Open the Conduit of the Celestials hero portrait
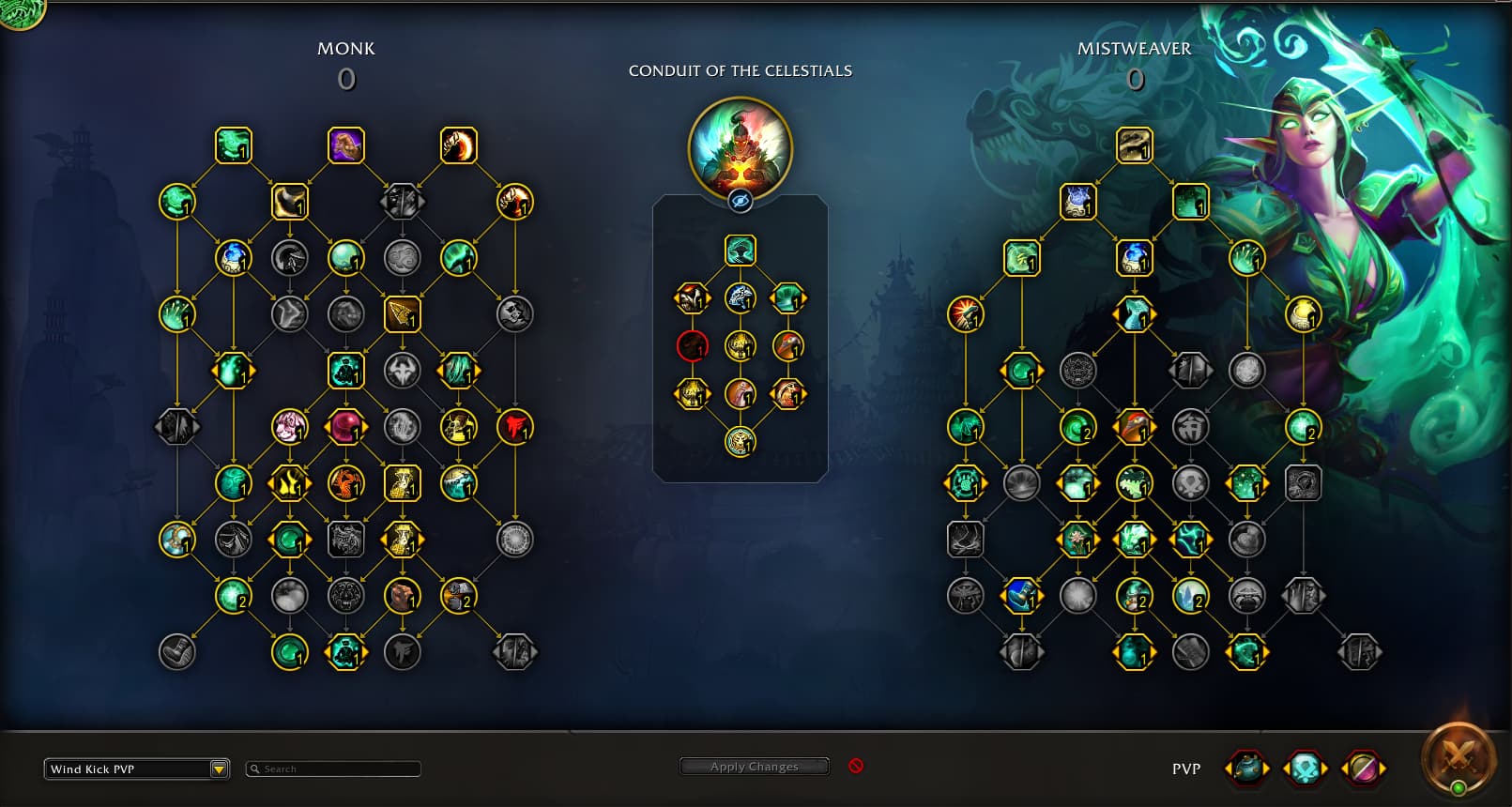The image size is (1512, 807). [x=741, y=148]
